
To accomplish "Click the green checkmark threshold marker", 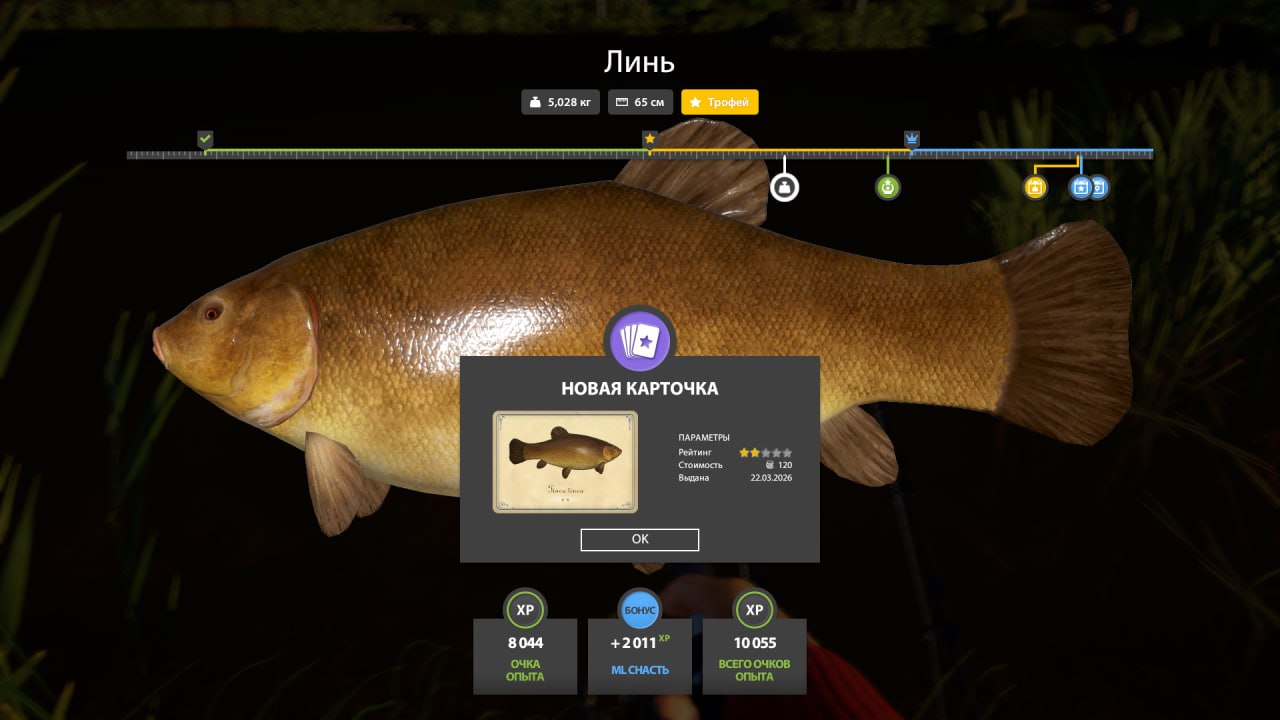I will tap(205, 139).
